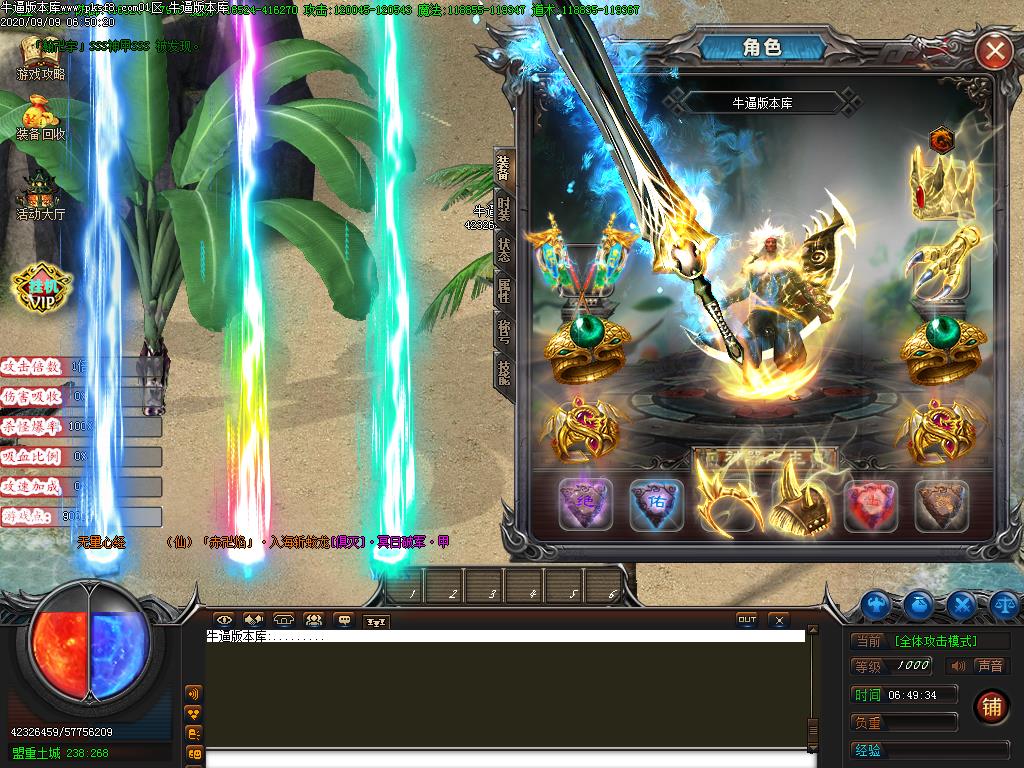Viewport: 1024px width, 768px height.
Task: View the 技能 skills tab
Action: click(504, 371)
